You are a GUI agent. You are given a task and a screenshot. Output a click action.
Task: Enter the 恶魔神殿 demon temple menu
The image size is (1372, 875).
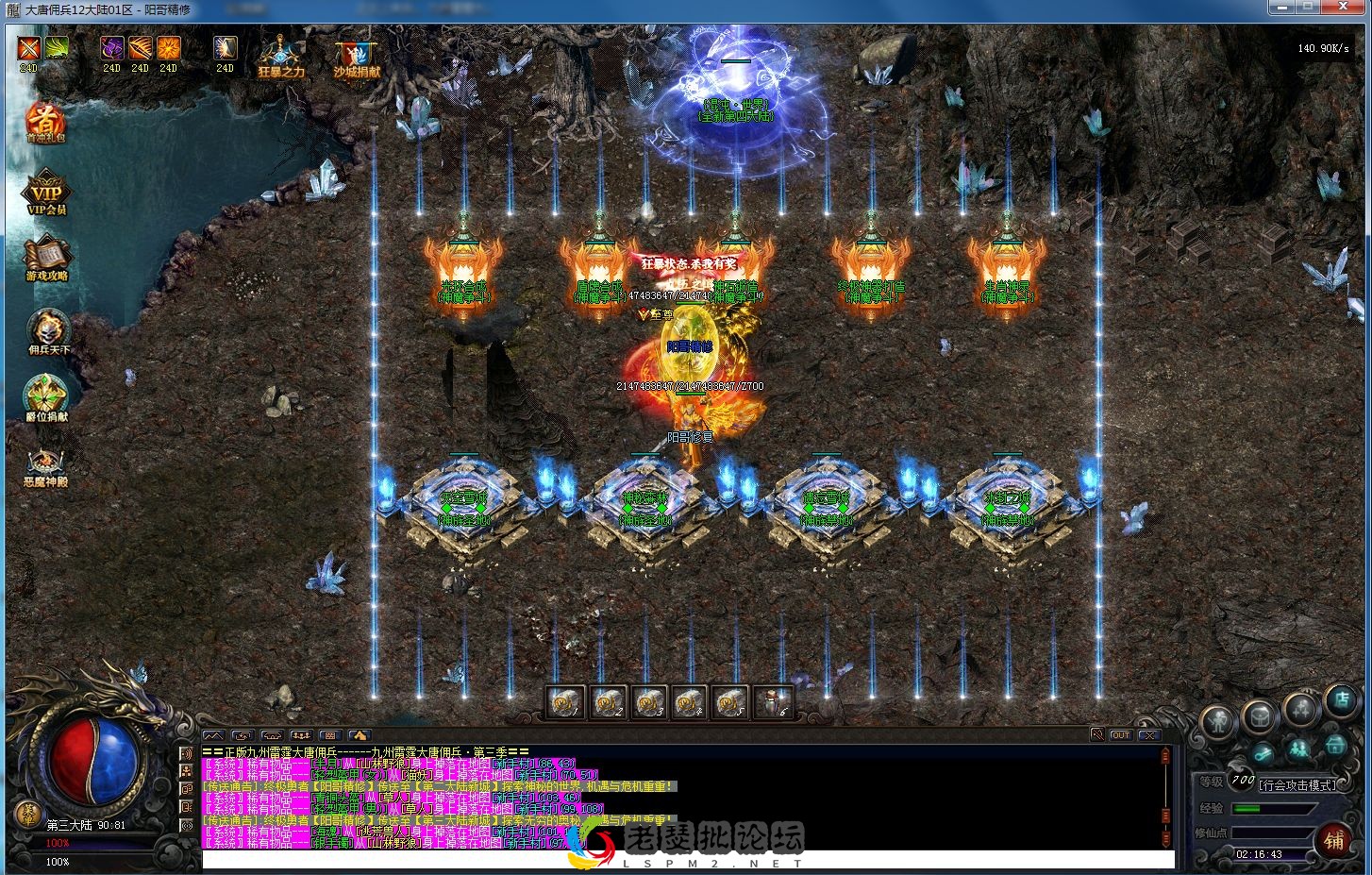pyautogui.click(x=46, y=463)
